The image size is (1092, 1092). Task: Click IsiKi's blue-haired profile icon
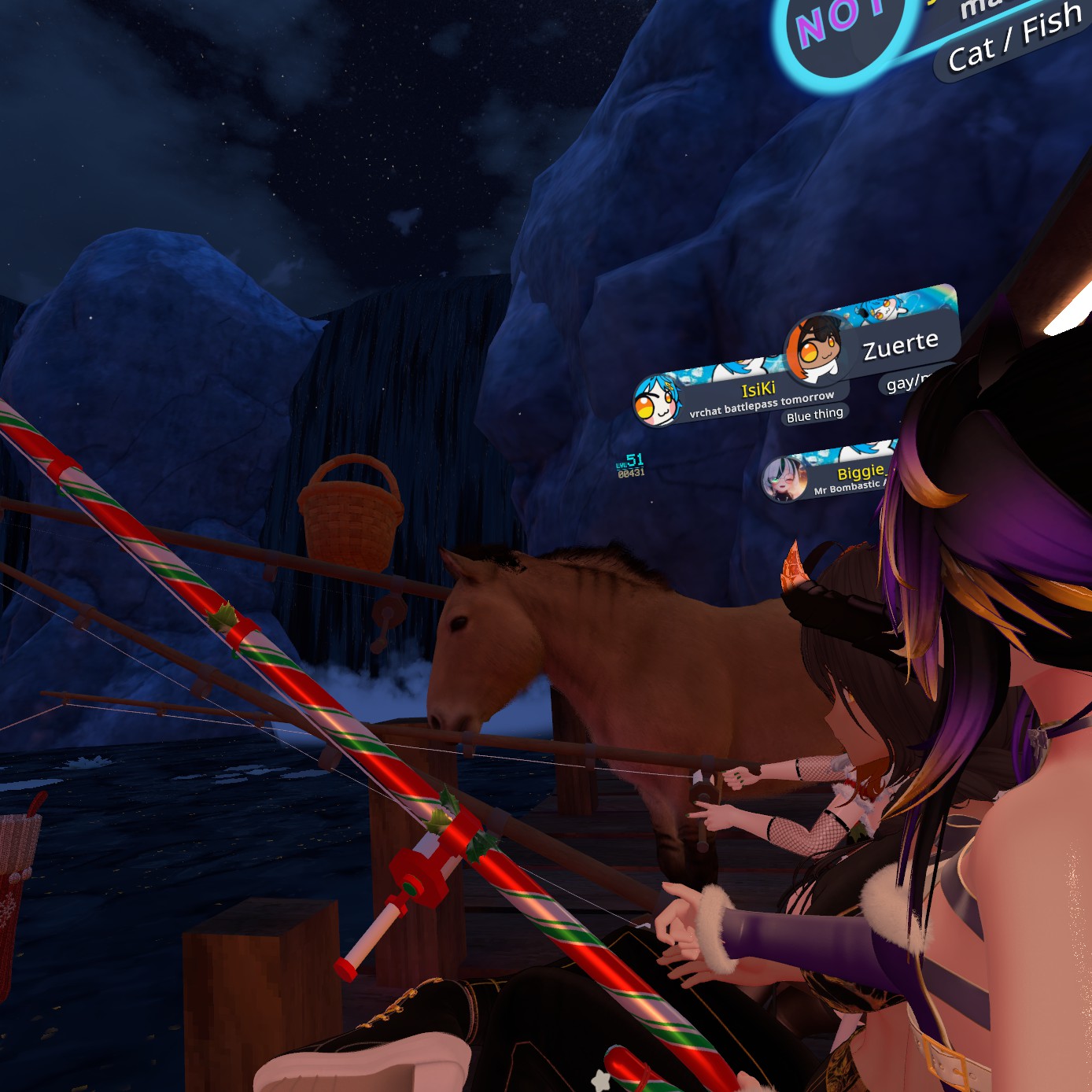tap(657, 400)
